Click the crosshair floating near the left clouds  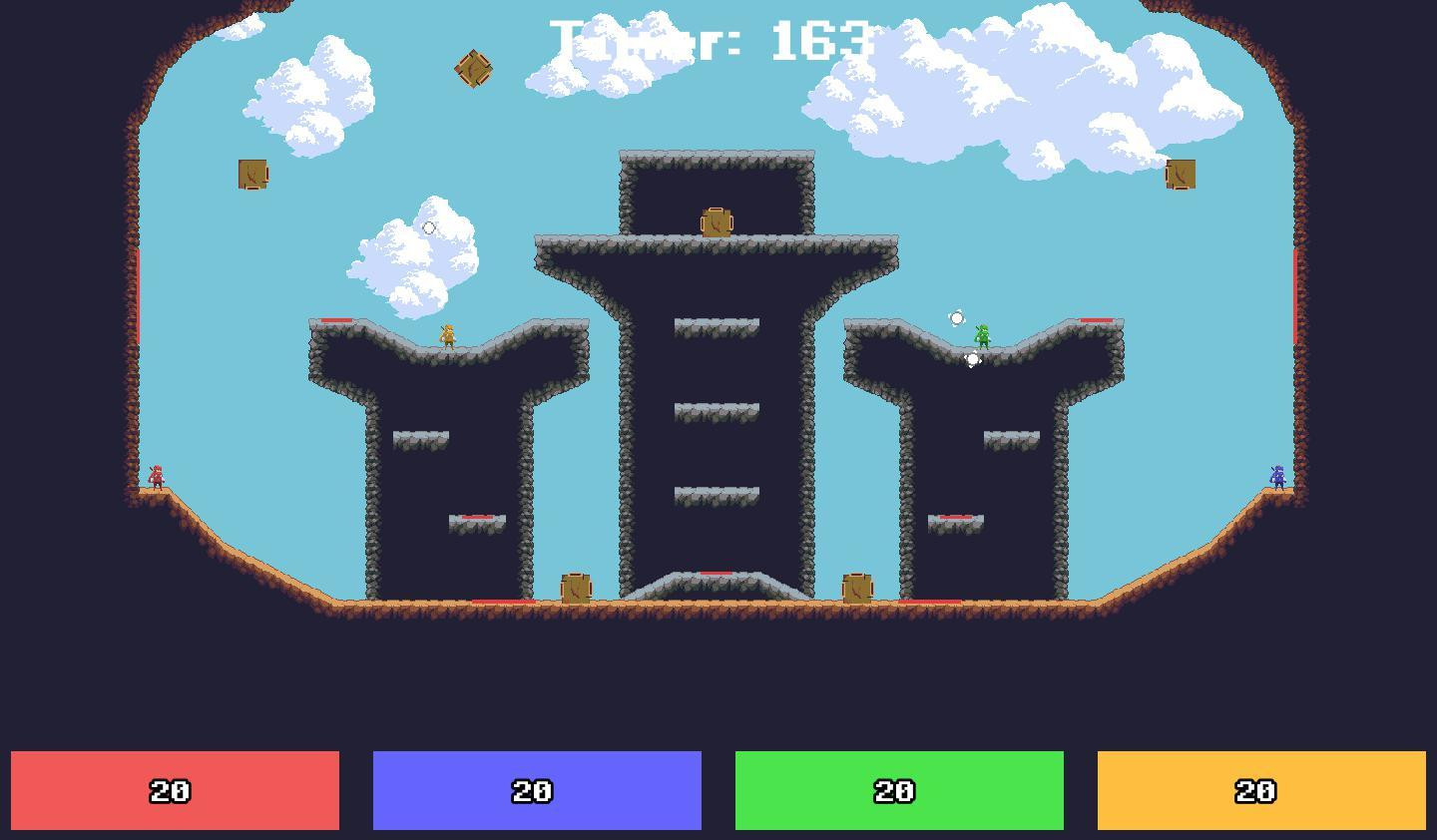(429, 228)
